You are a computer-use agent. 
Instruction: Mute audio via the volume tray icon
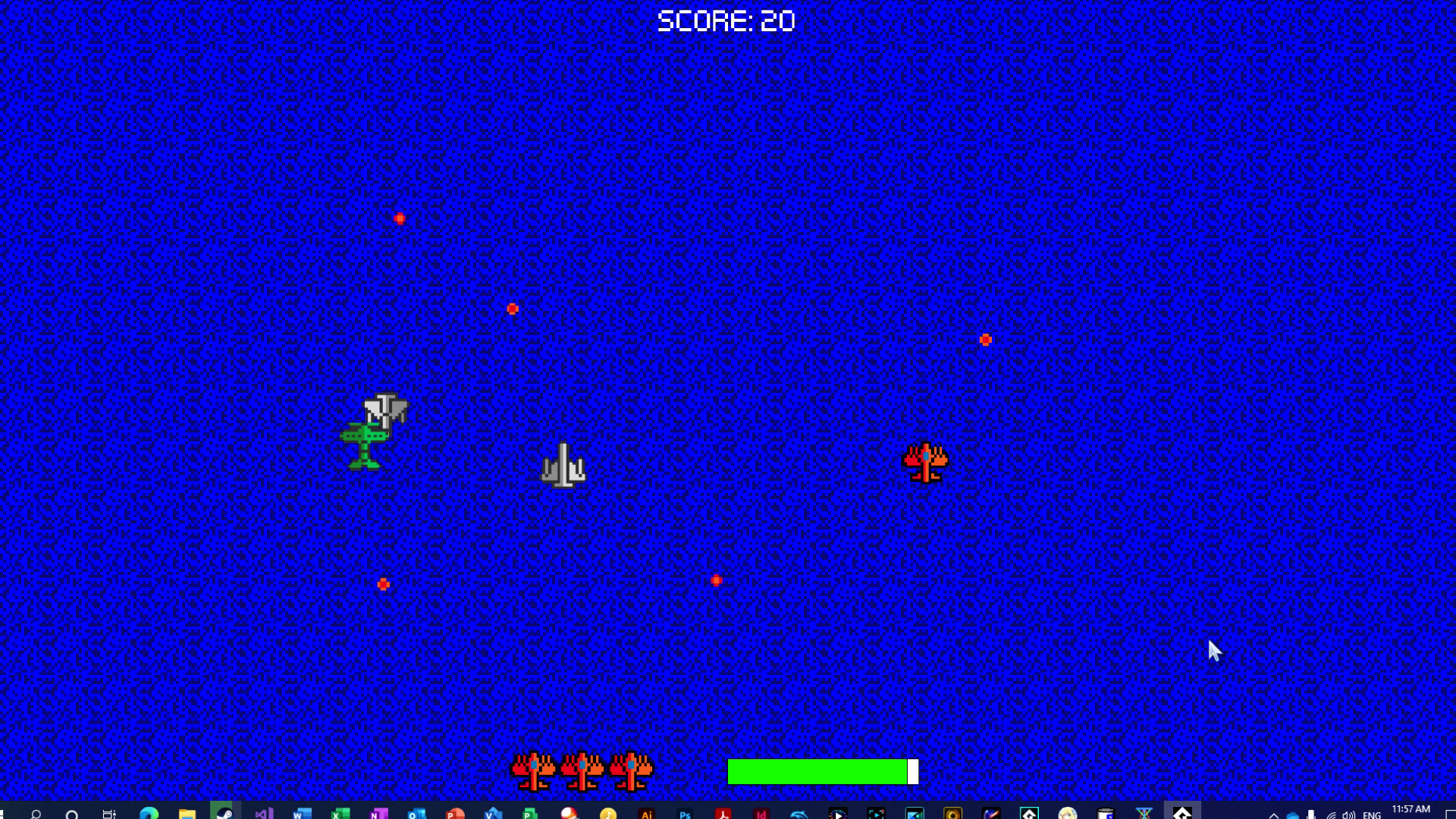(1349, 813)
